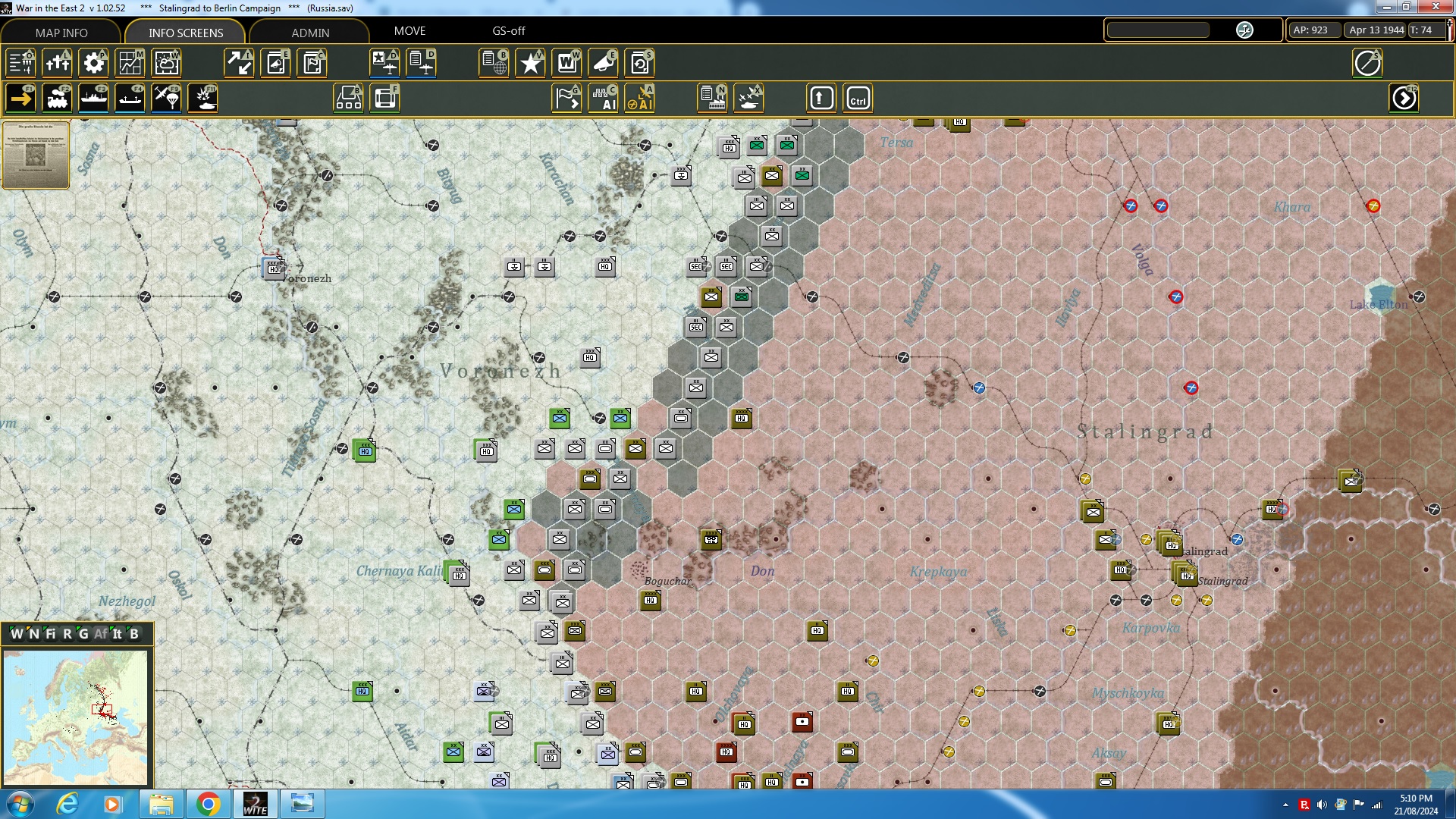Viewport: 1456px width, 819px height.
Task: Open Chrome from the taskbar
Action: tap(209, 803)
